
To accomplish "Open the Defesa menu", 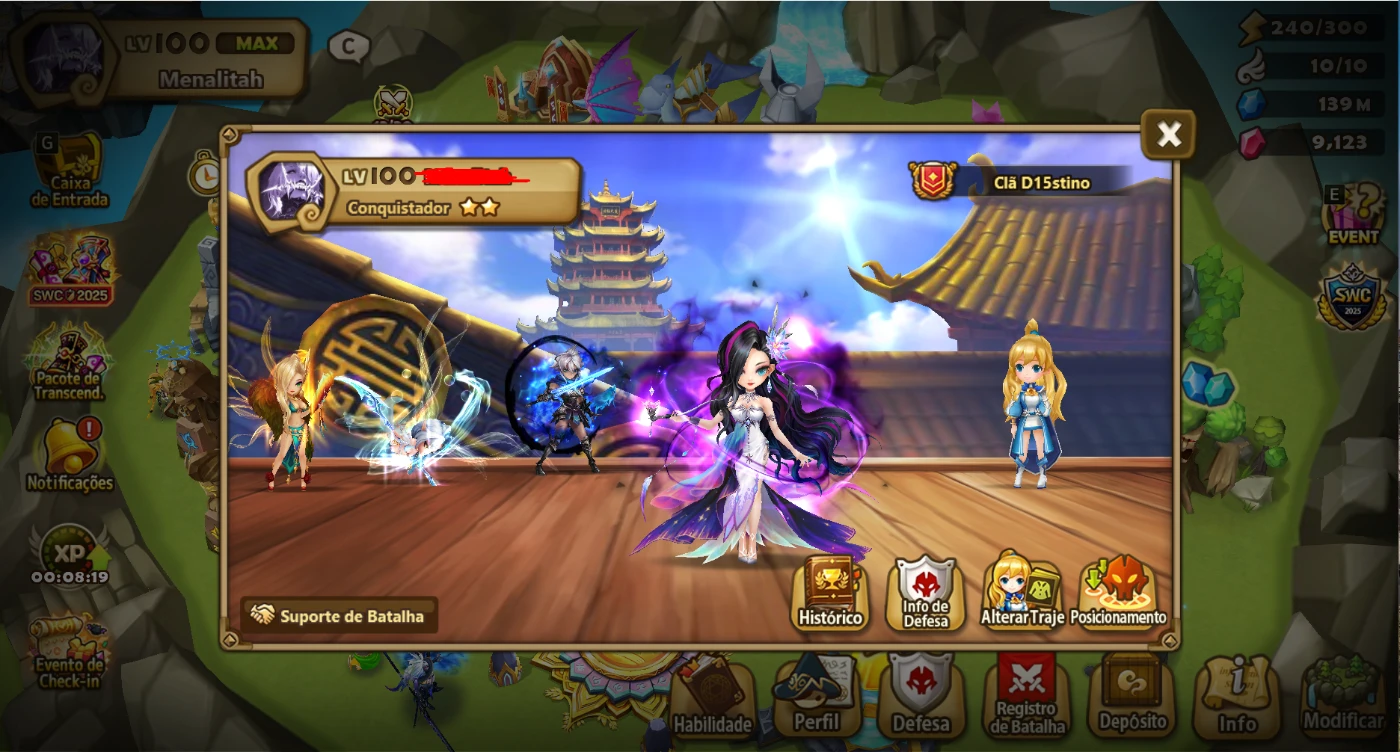I will pyautogui.click(x=921, y=700).
